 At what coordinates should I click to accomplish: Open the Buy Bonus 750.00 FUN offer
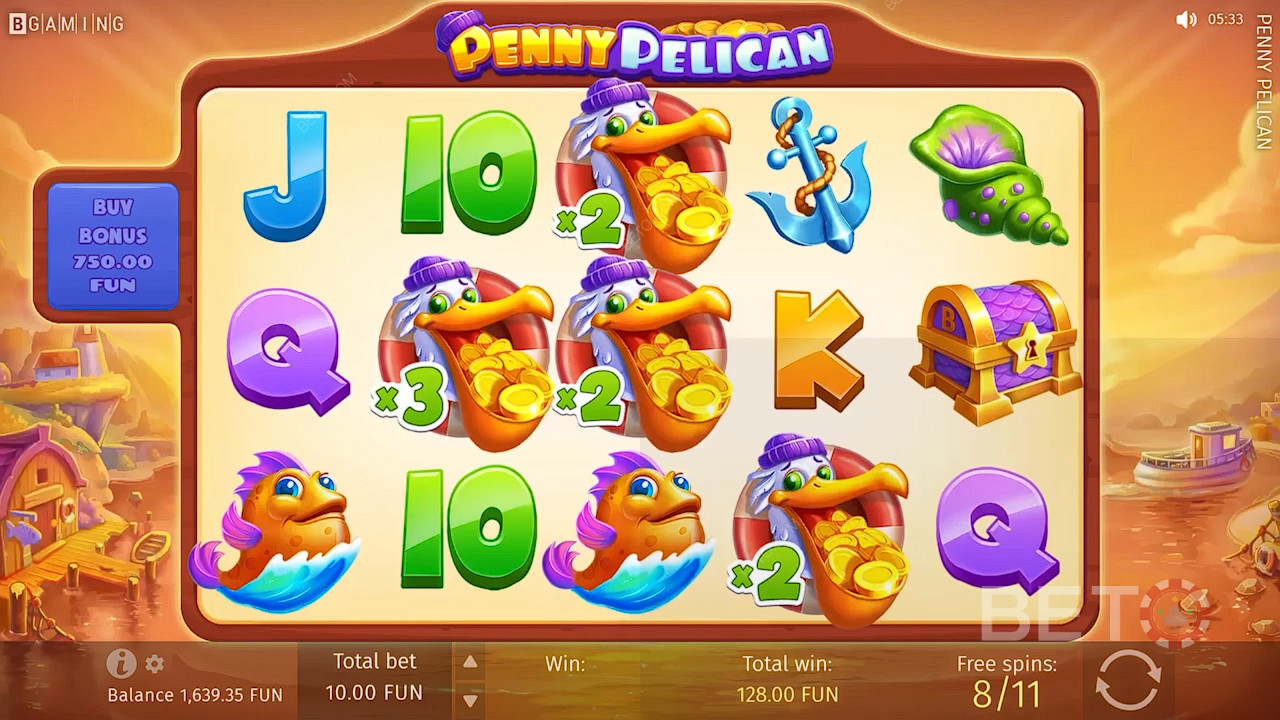[x=112, y=246]
